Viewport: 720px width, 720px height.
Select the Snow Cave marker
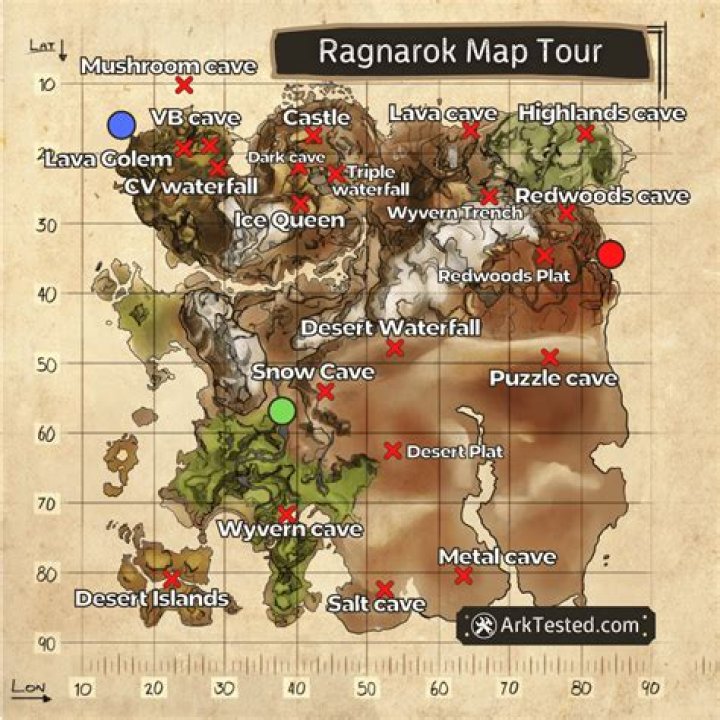pyautogui.click(x=325, y=391)
